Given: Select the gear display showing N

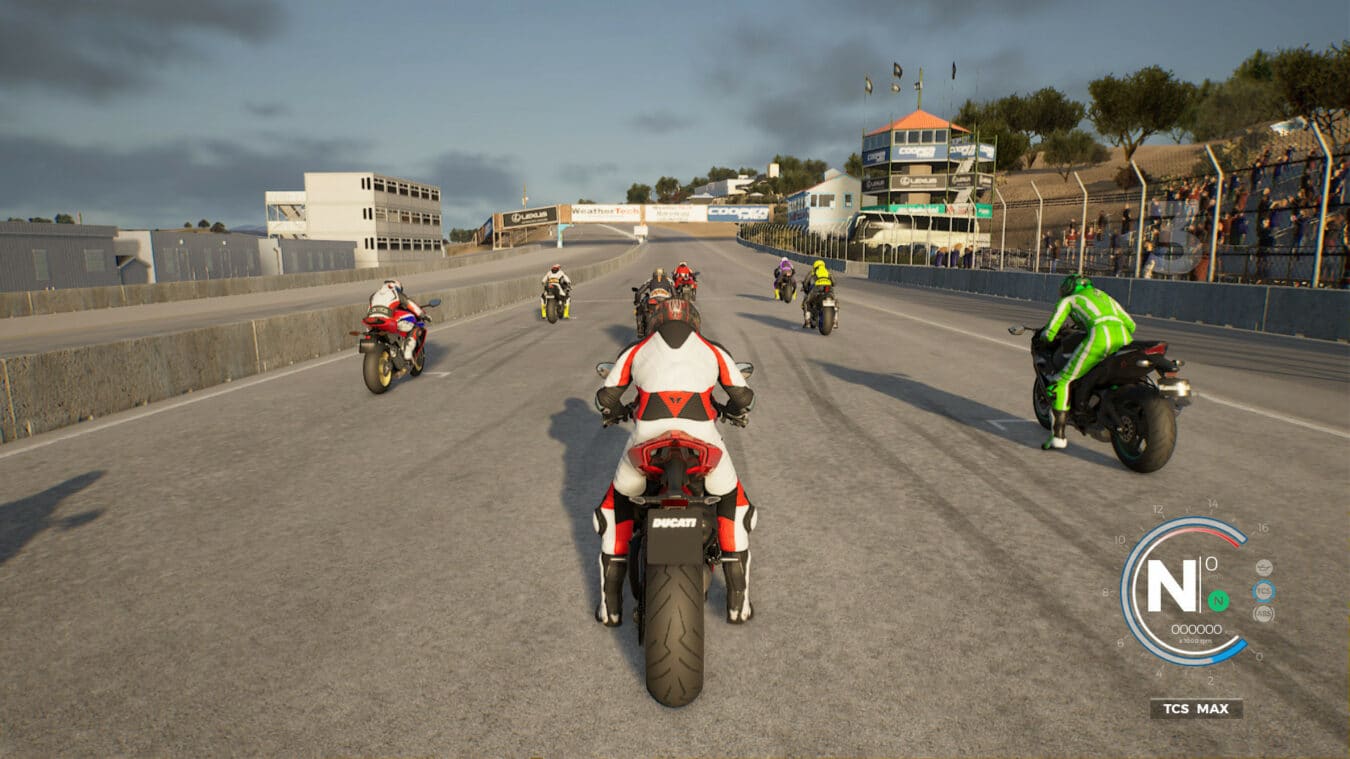Looking at the screenshot, I should [x=1172, y=584].
